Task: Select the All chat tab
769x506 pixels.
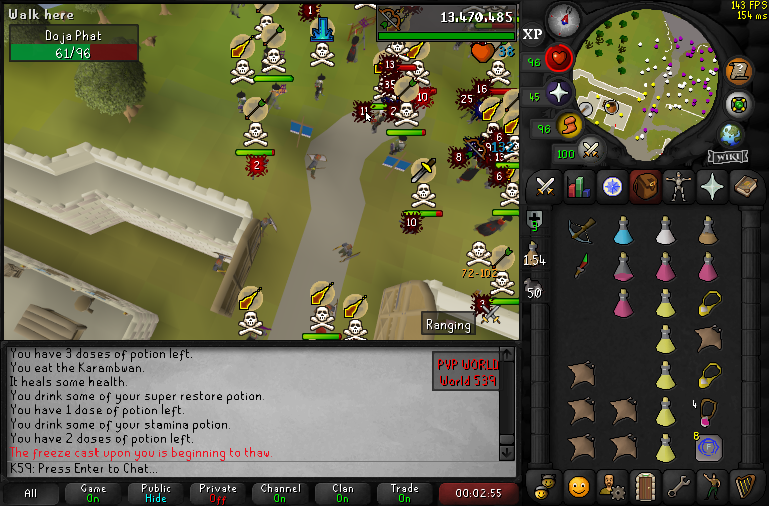Action: tap(31, 493)
